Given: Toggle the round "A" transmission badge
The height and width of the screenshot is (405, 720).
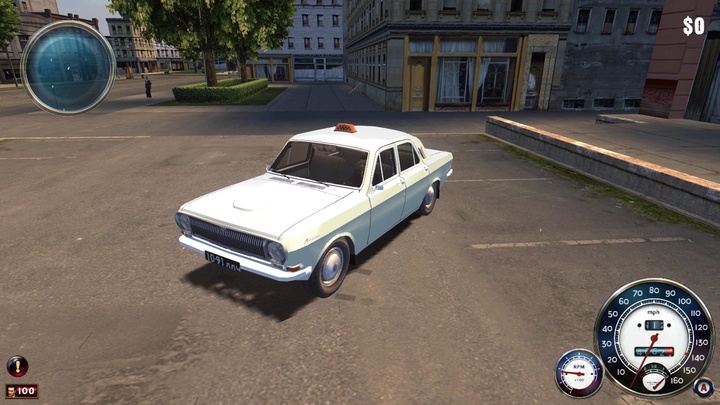Looking at the screenshot, I should (703, 386).
